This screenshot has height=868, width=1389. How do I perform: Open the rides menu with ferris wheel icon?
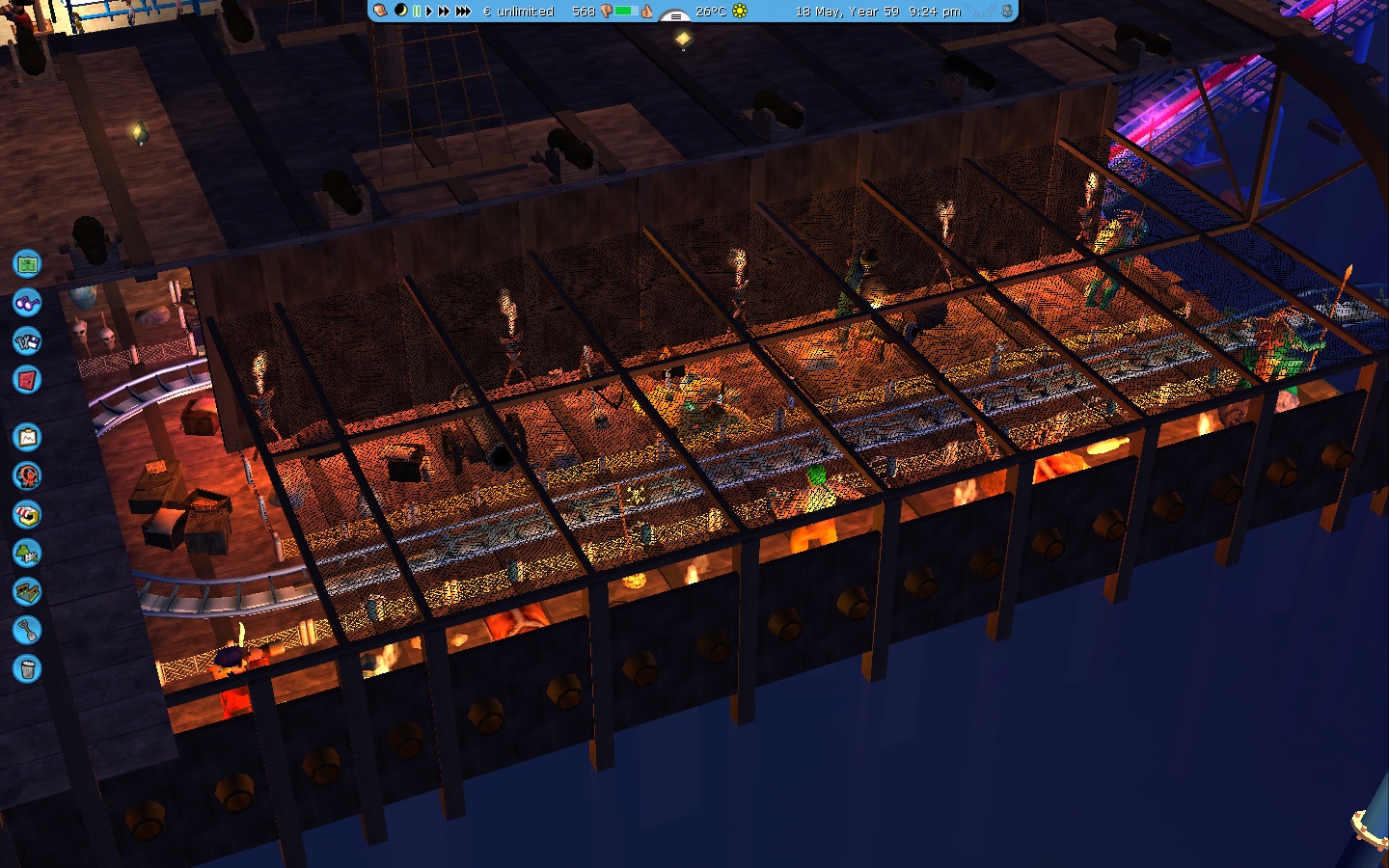coord(27,475)
